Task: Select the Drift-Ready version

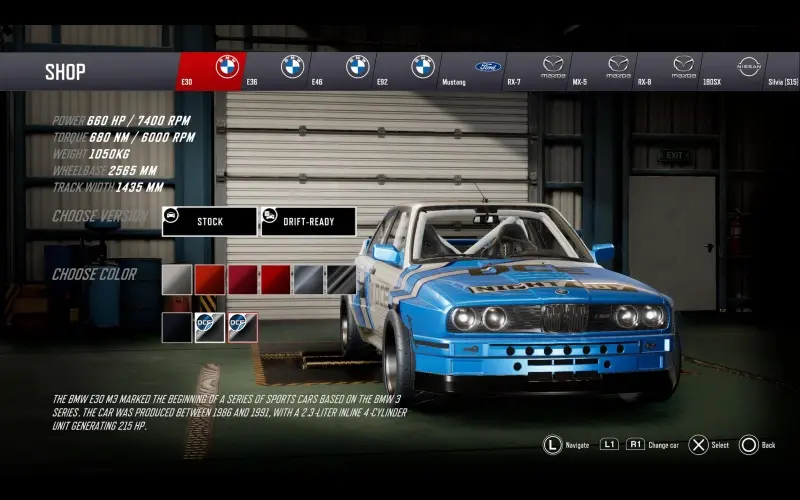Action: [308, 221]
